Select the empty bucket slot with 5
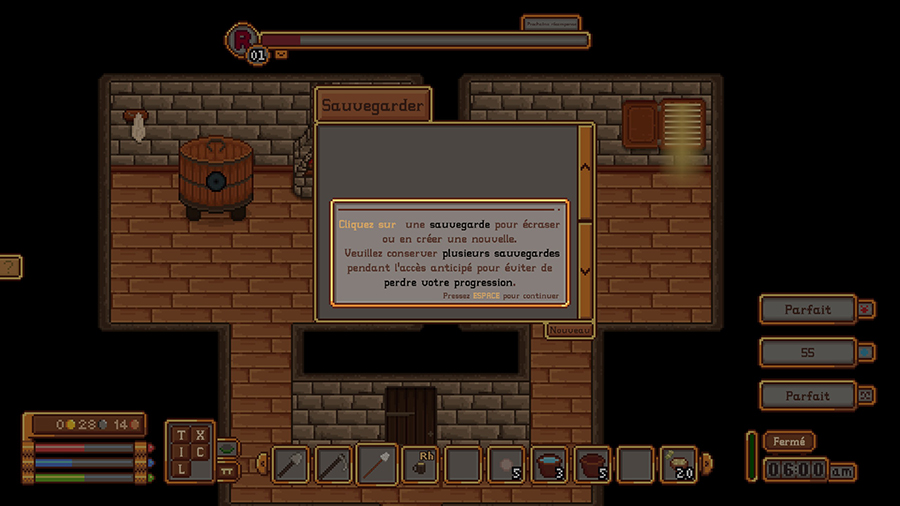This screenshot has width=900, height=506. pyautogui.click(x=593, y=464)
